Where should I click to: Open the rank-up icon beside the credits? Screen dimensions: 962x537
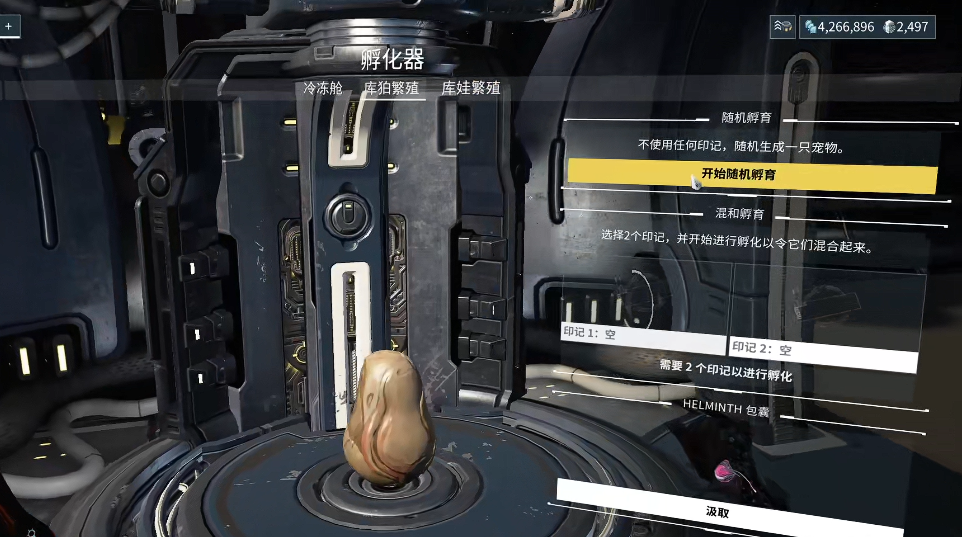[782, 27]
